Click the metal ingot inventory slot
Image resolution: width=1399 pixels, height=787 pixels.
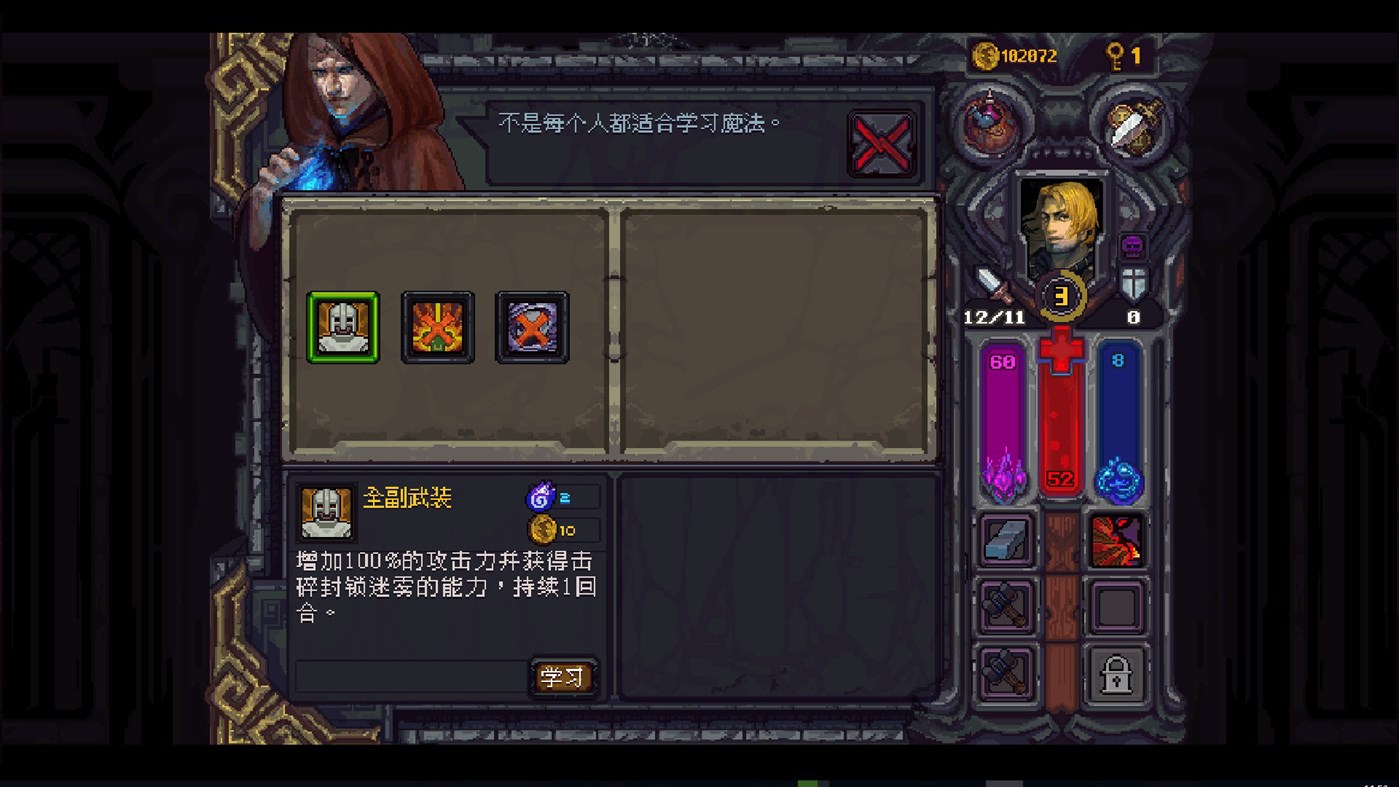point(1006,539)
